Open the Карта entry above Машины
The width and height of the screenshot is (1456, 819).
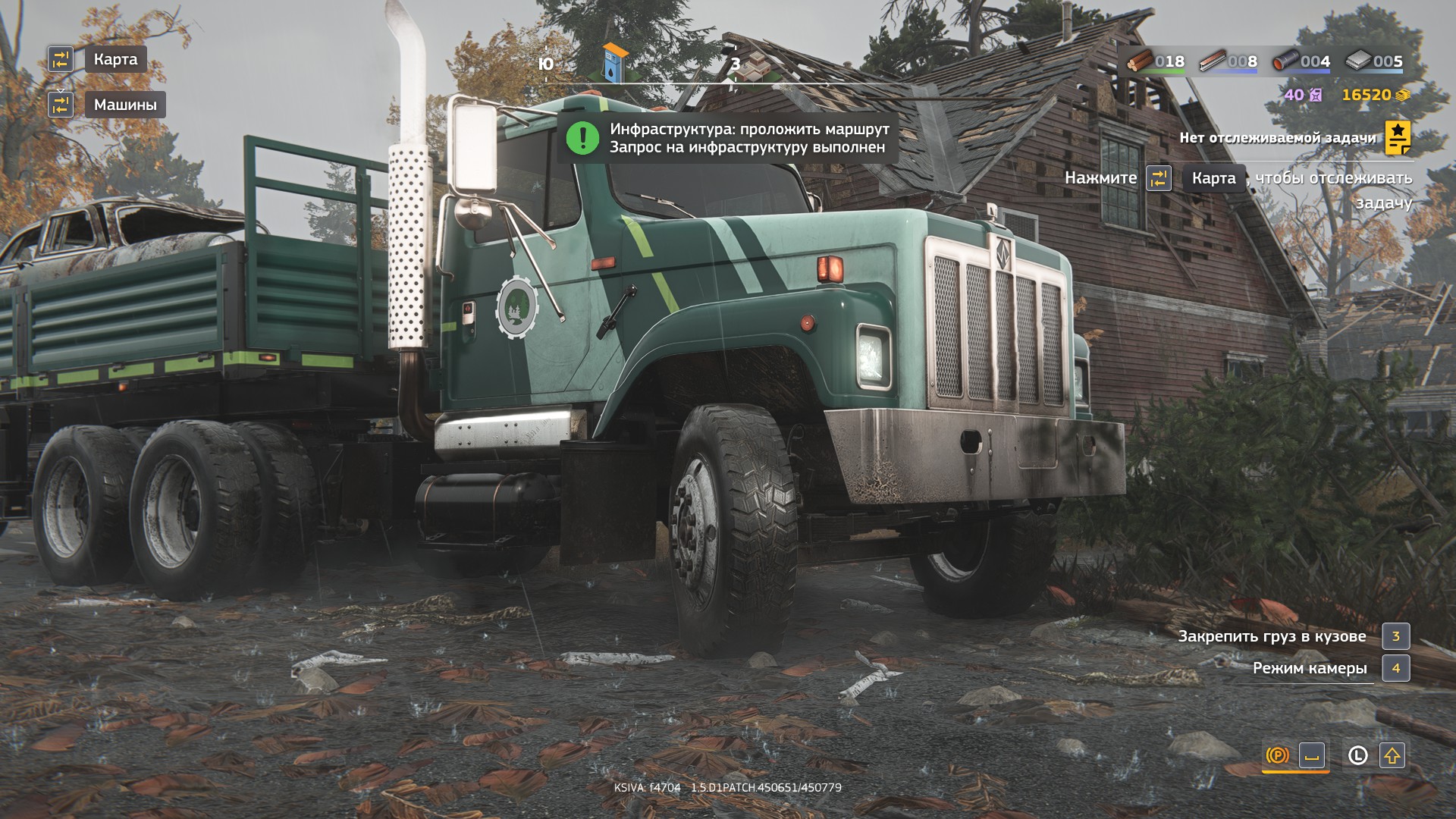[115, 59]
